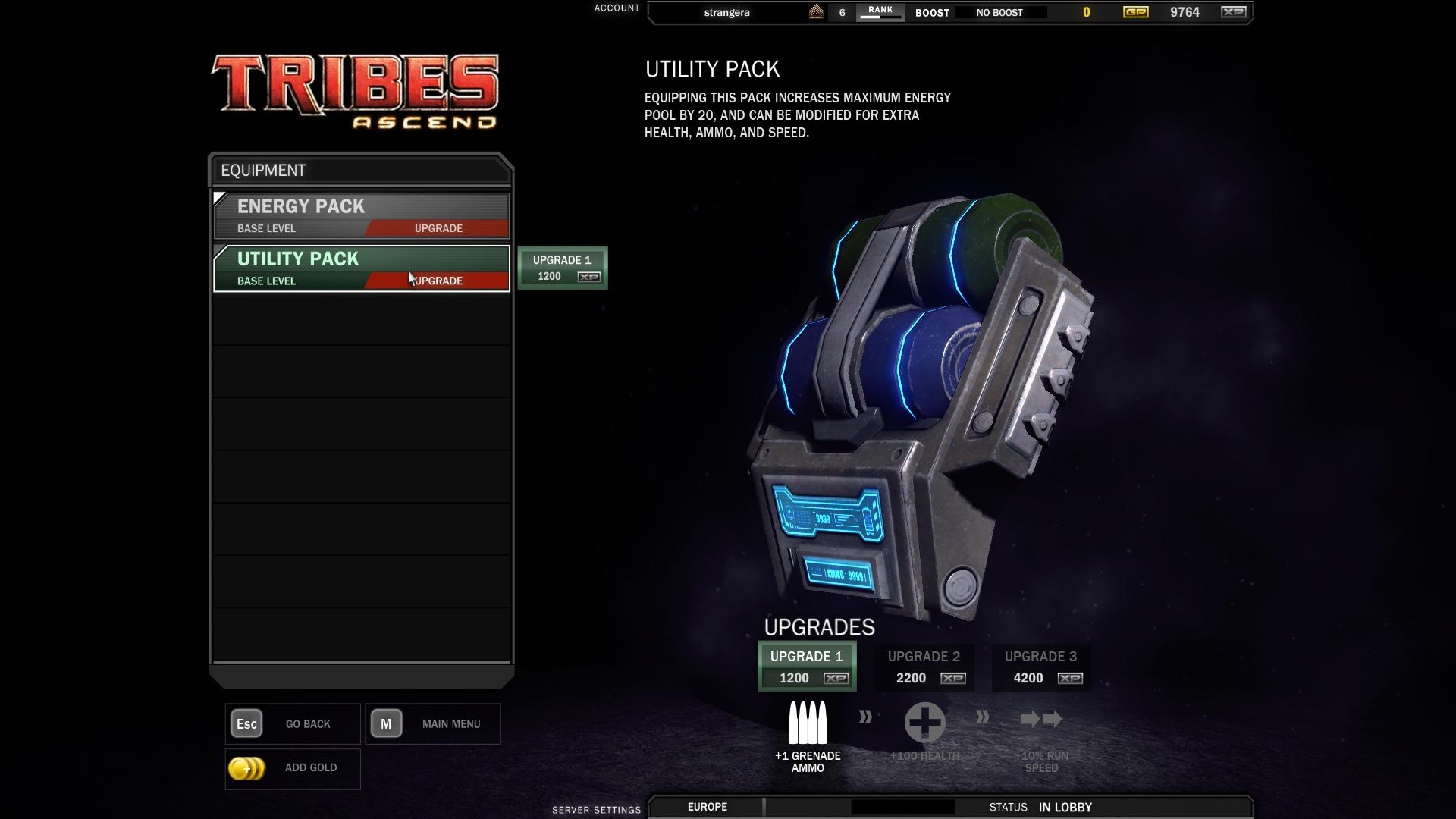1456x819 pixels.
Task: Select the Europe server region
Action: pos(707,807)
